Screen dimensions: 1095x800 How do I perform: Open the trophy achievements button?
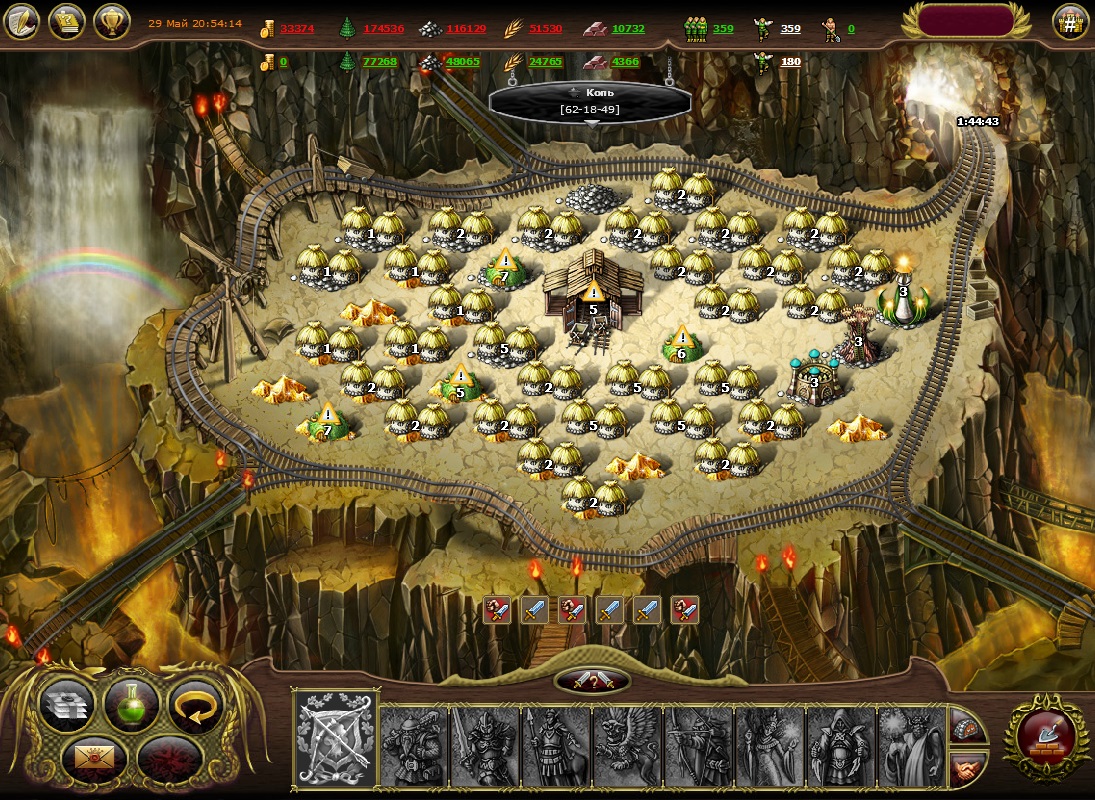(112, 22)
